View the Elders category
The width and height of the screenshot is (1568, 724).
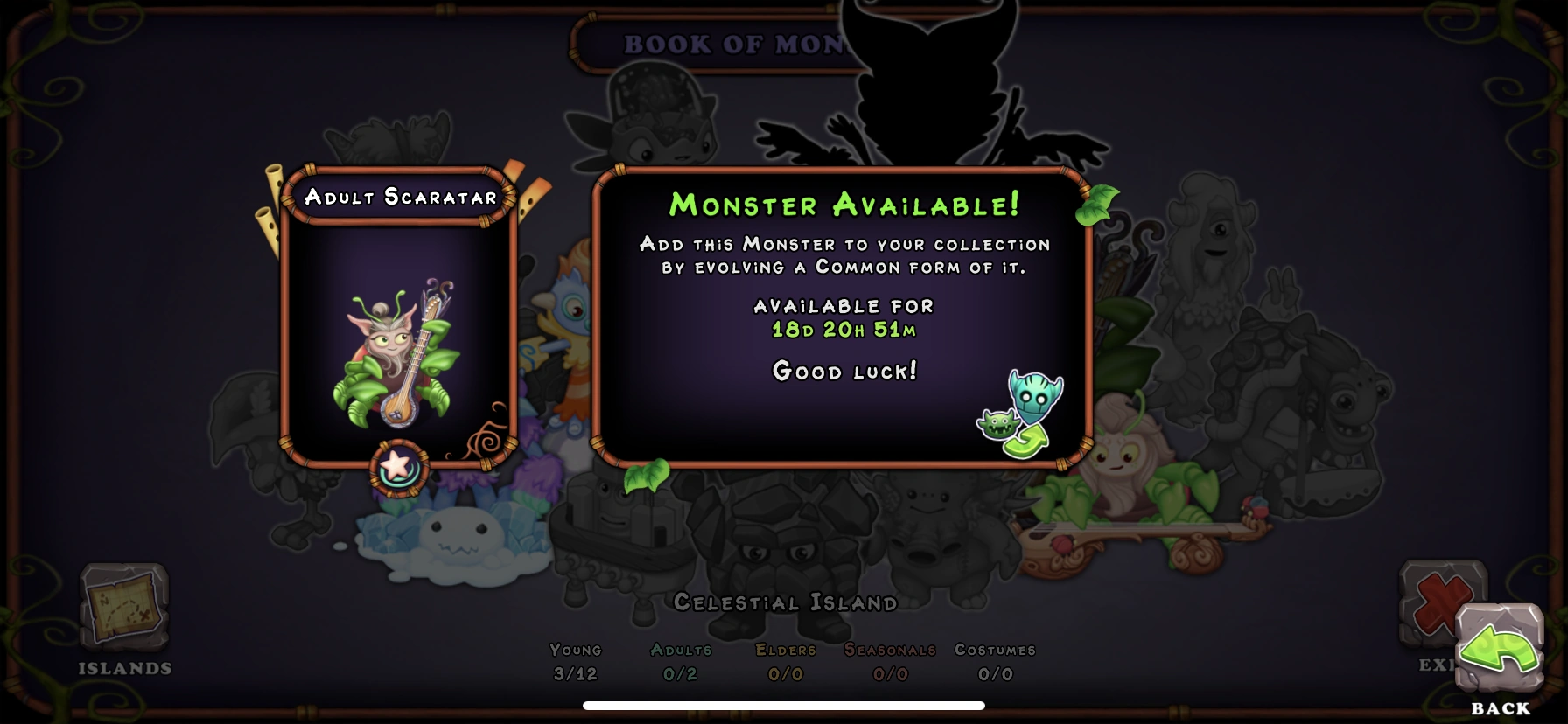pos(787,663)
